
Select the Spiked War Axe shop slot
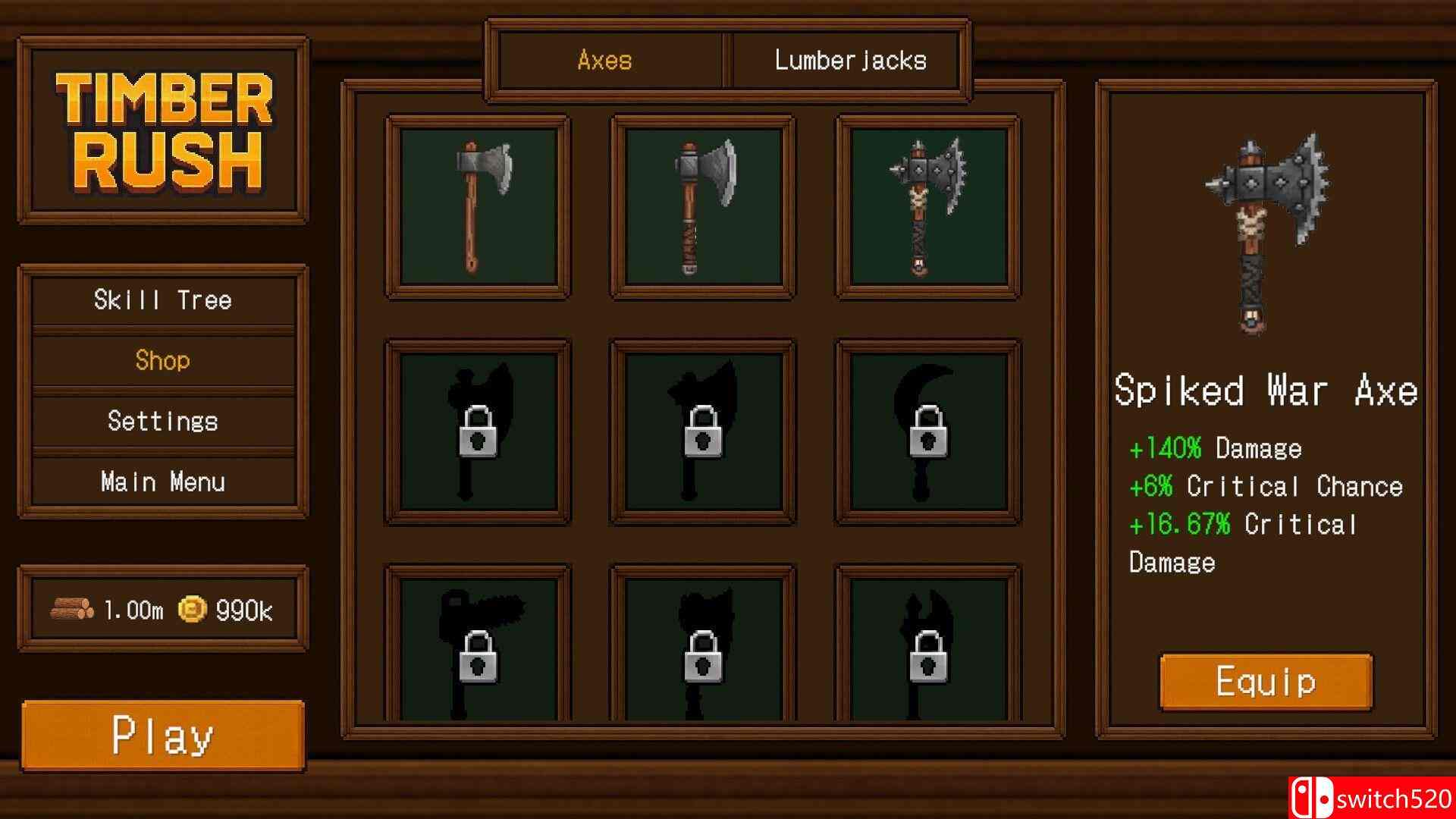click(x=925, y=205)
